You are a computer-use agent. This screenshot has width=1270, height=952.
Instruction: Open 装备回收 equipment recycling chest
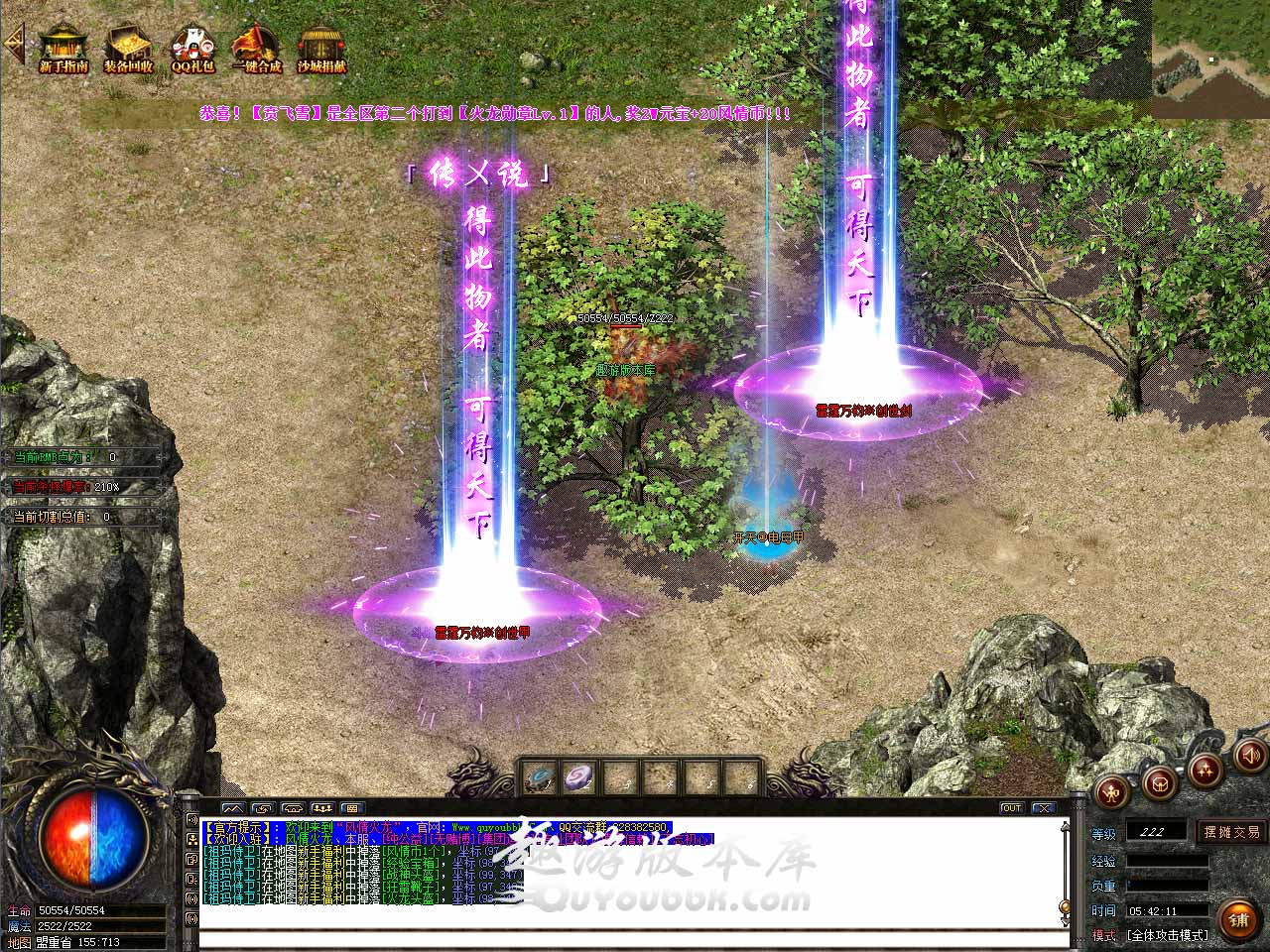coord(128,48)
